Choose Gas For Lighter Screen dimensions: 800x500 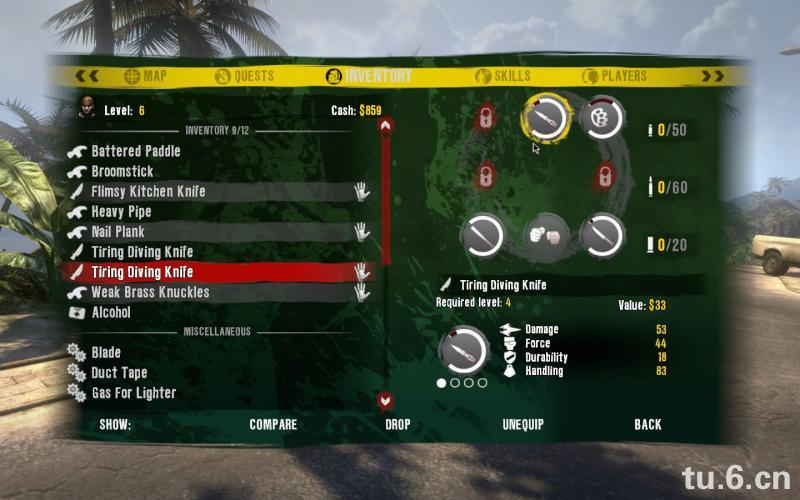(x=133, y=393)
